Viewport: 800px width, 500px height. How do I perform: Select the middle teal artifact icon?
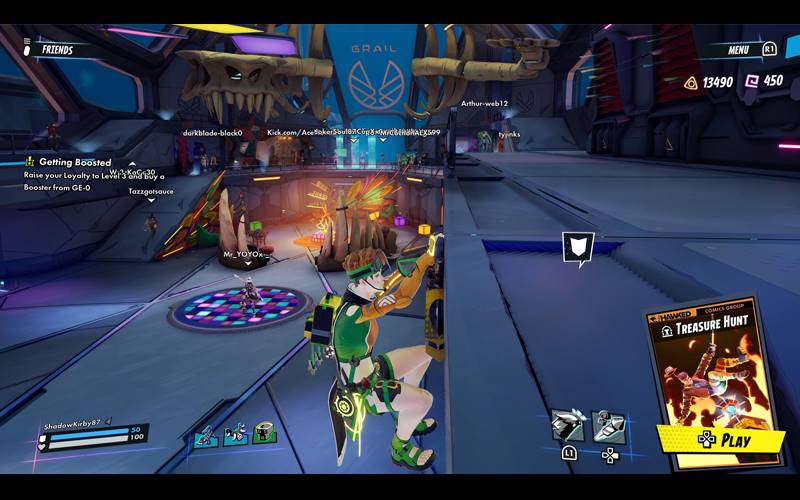[x=236, y=434]
